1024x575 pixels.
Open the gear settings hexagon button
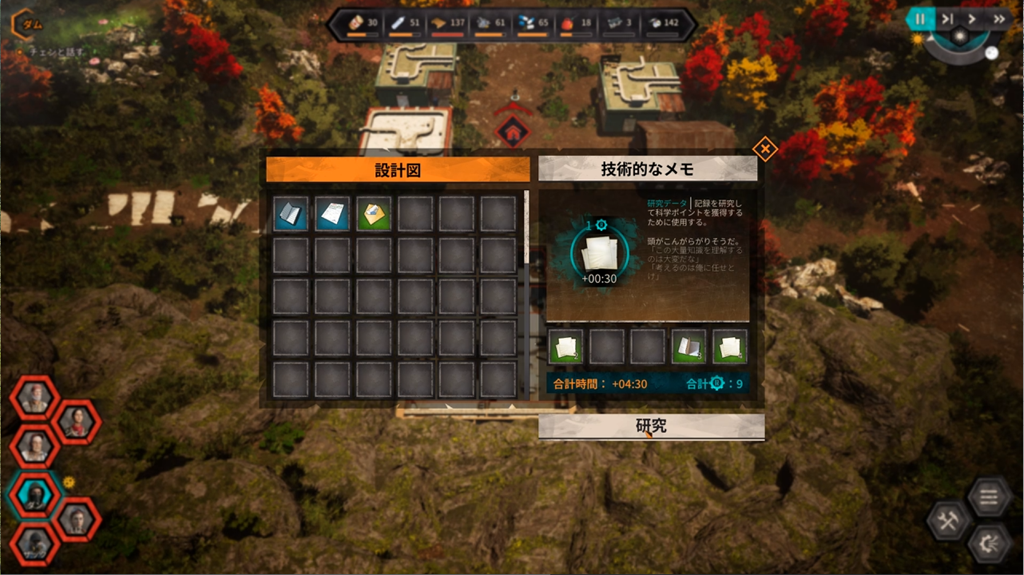tap(987, 543)
